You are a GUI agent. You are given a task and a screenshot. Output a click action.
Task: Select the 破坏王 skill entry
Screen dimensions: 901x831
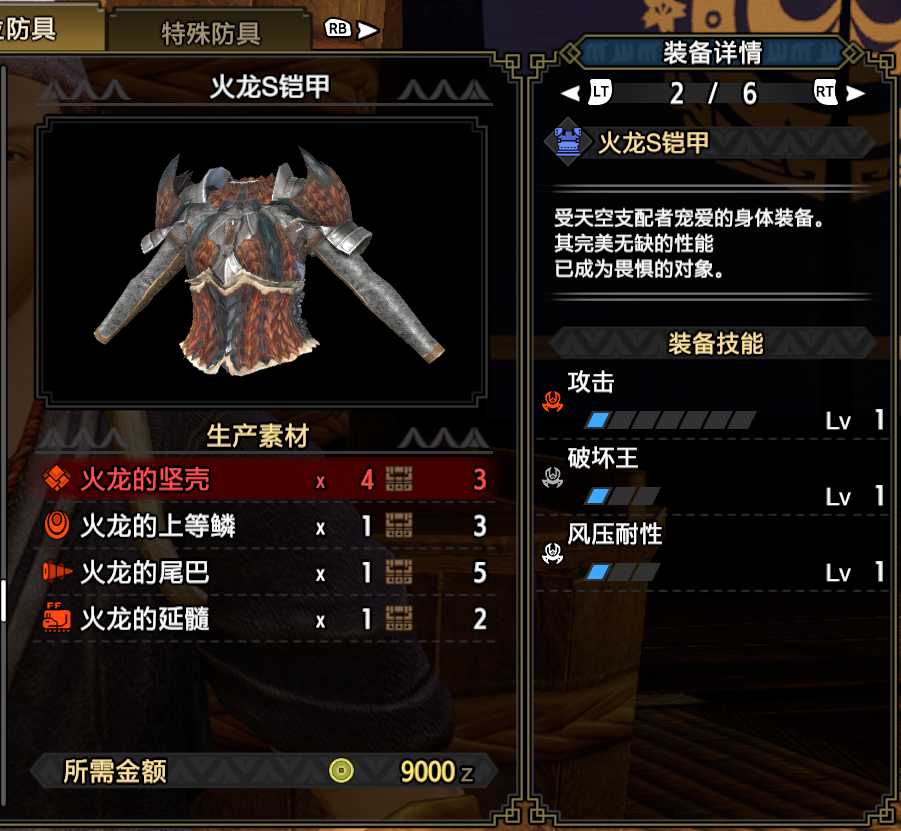(x=712, y=478)
